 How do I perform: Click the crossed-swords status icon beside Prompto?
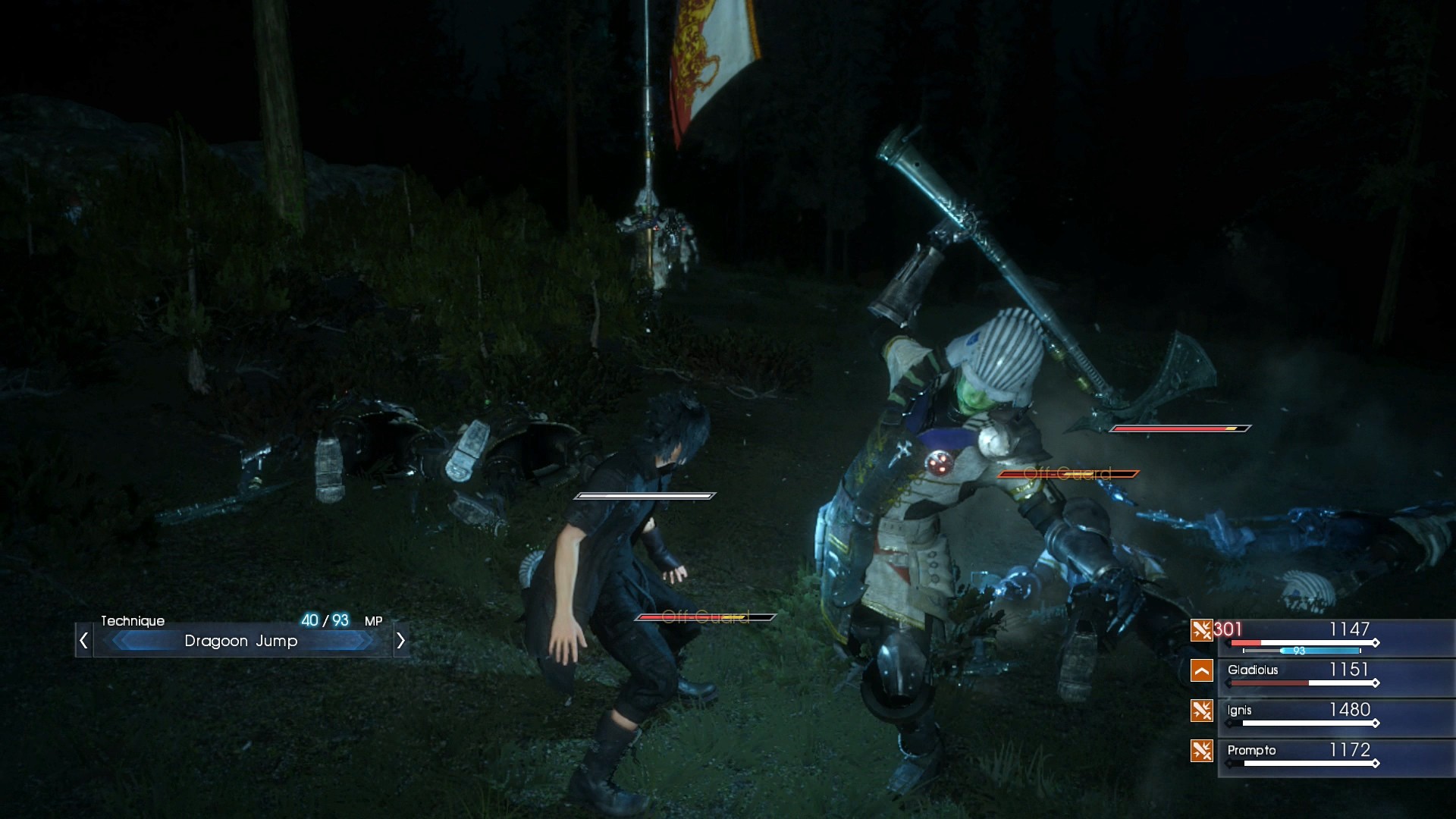[x=1203, y=751]
